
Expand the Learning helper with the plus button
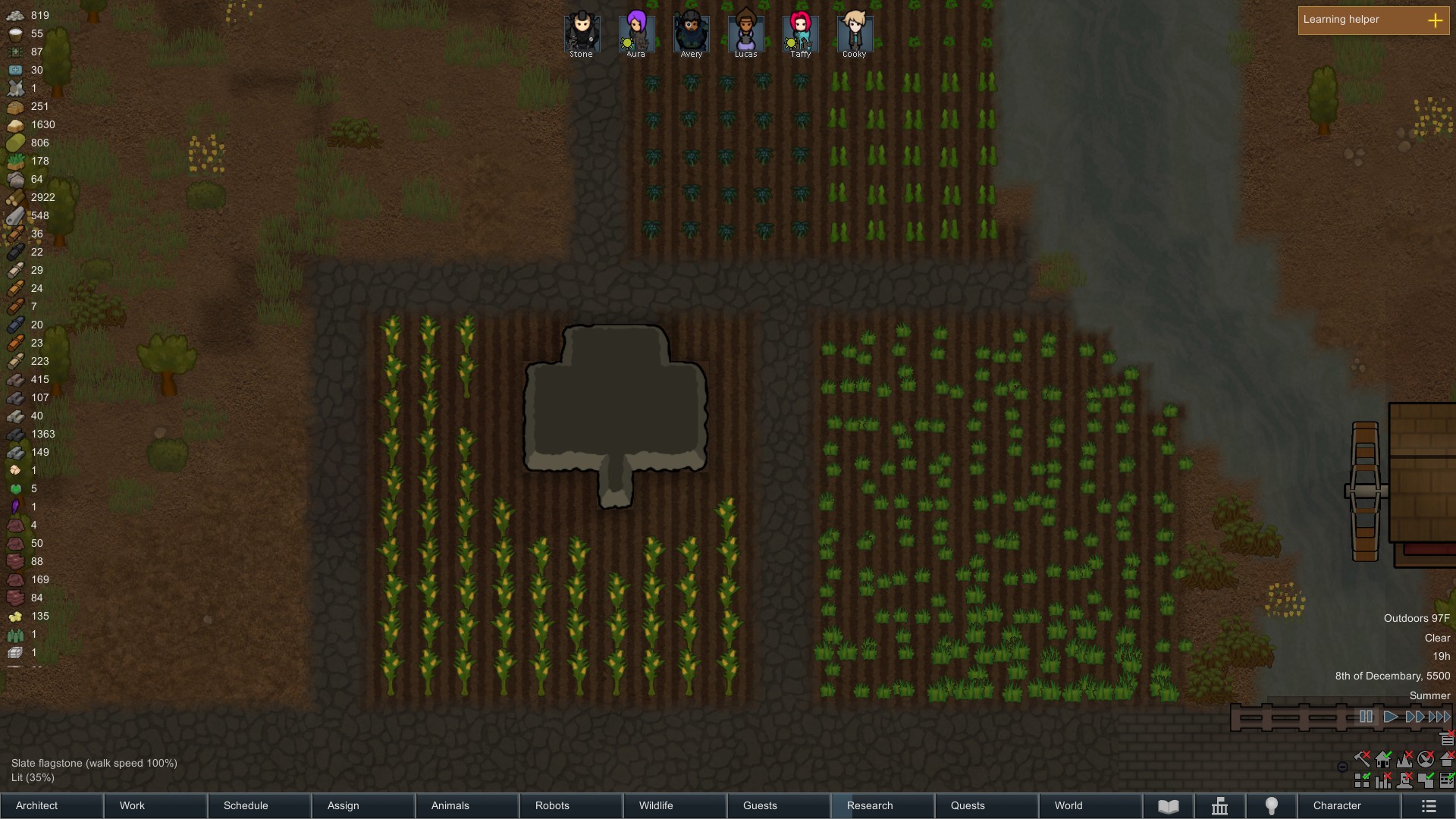[1435, 20]
